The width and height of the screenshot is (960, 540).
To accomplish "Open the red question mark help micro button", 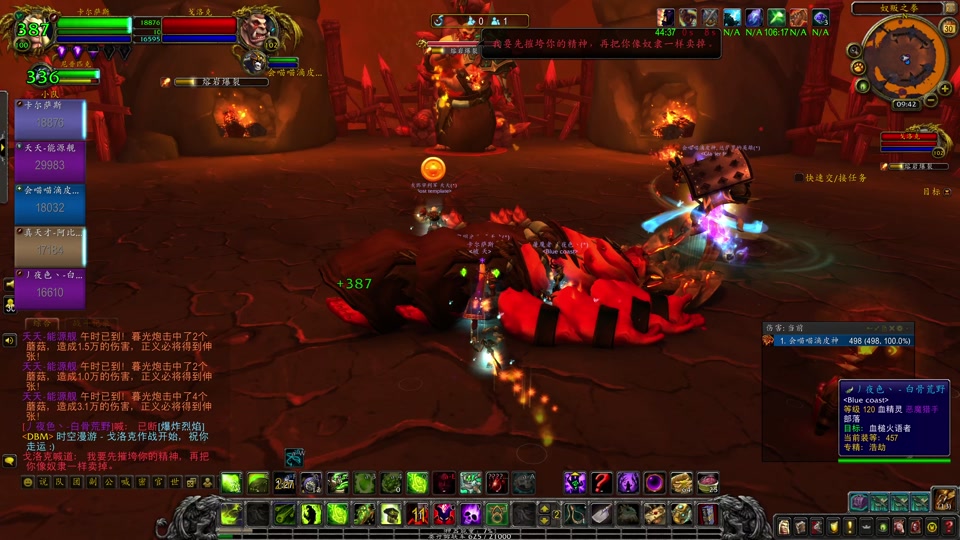I will [x=948, y=526].
